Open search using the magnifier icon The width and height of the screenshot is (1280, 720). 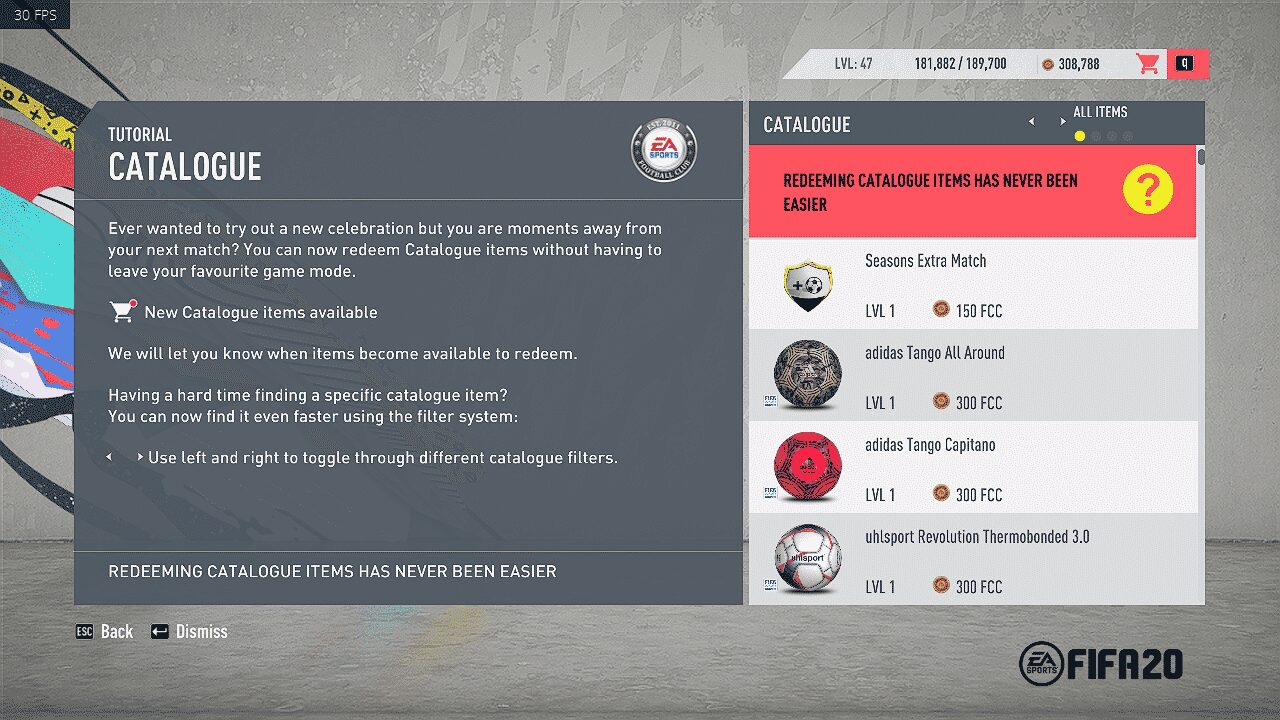pyautogui.click(x=1188, y=62)
